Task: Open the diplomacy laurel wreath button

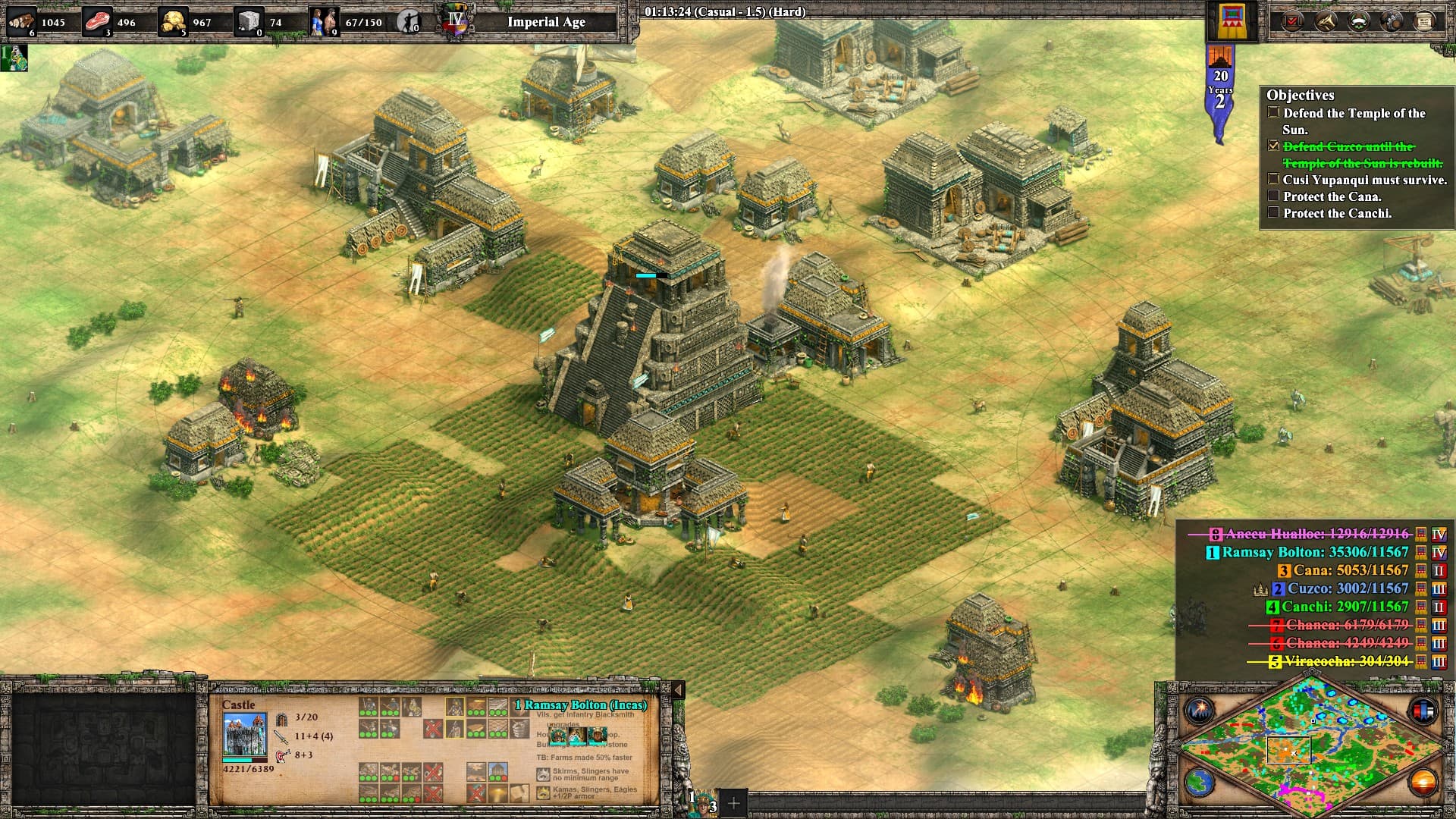Action: click(x=1358, y=21)
